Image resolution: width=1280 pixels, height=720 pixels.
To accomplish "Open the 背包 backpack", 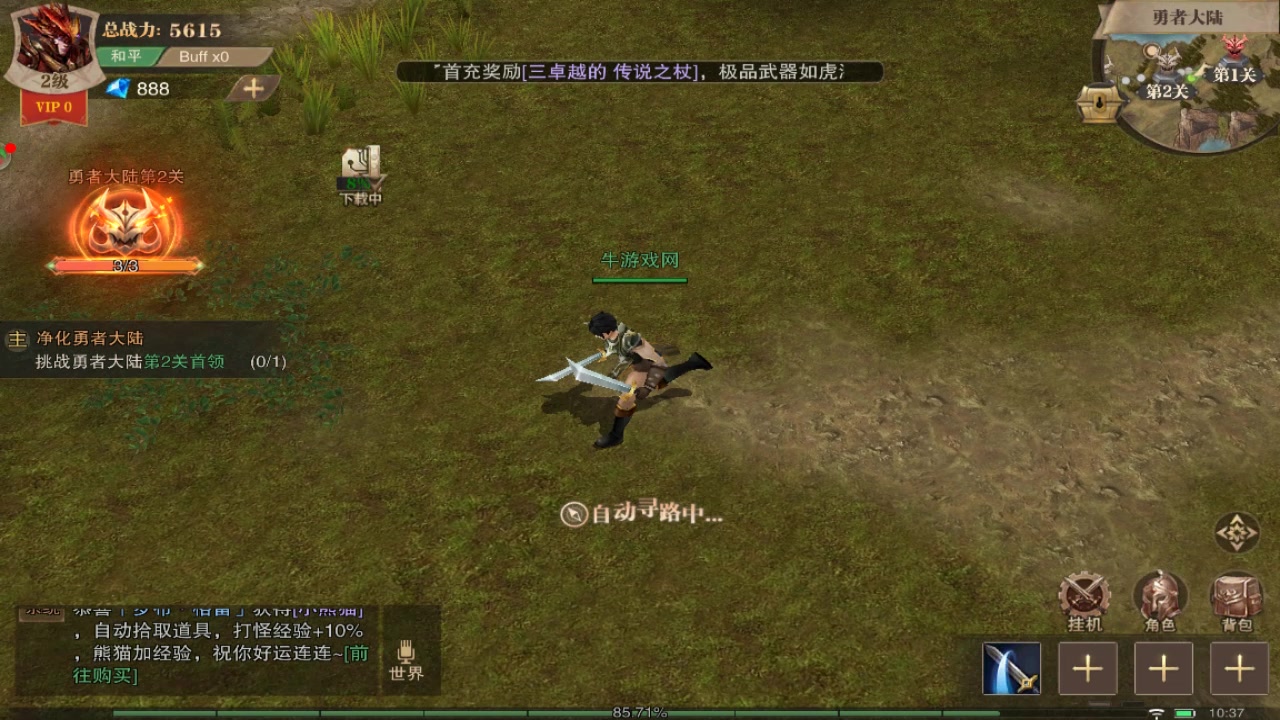I will (1236, 600).
